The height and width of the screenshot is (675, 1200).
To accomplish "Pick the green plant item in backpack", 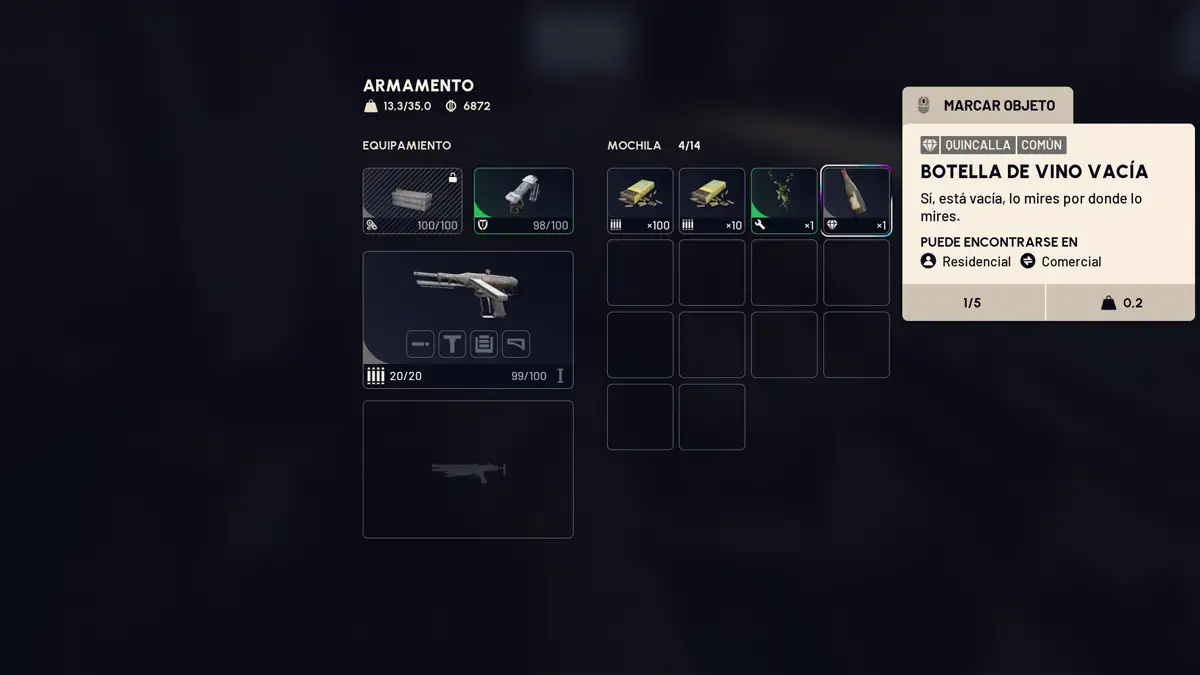I will click(784, 201).
